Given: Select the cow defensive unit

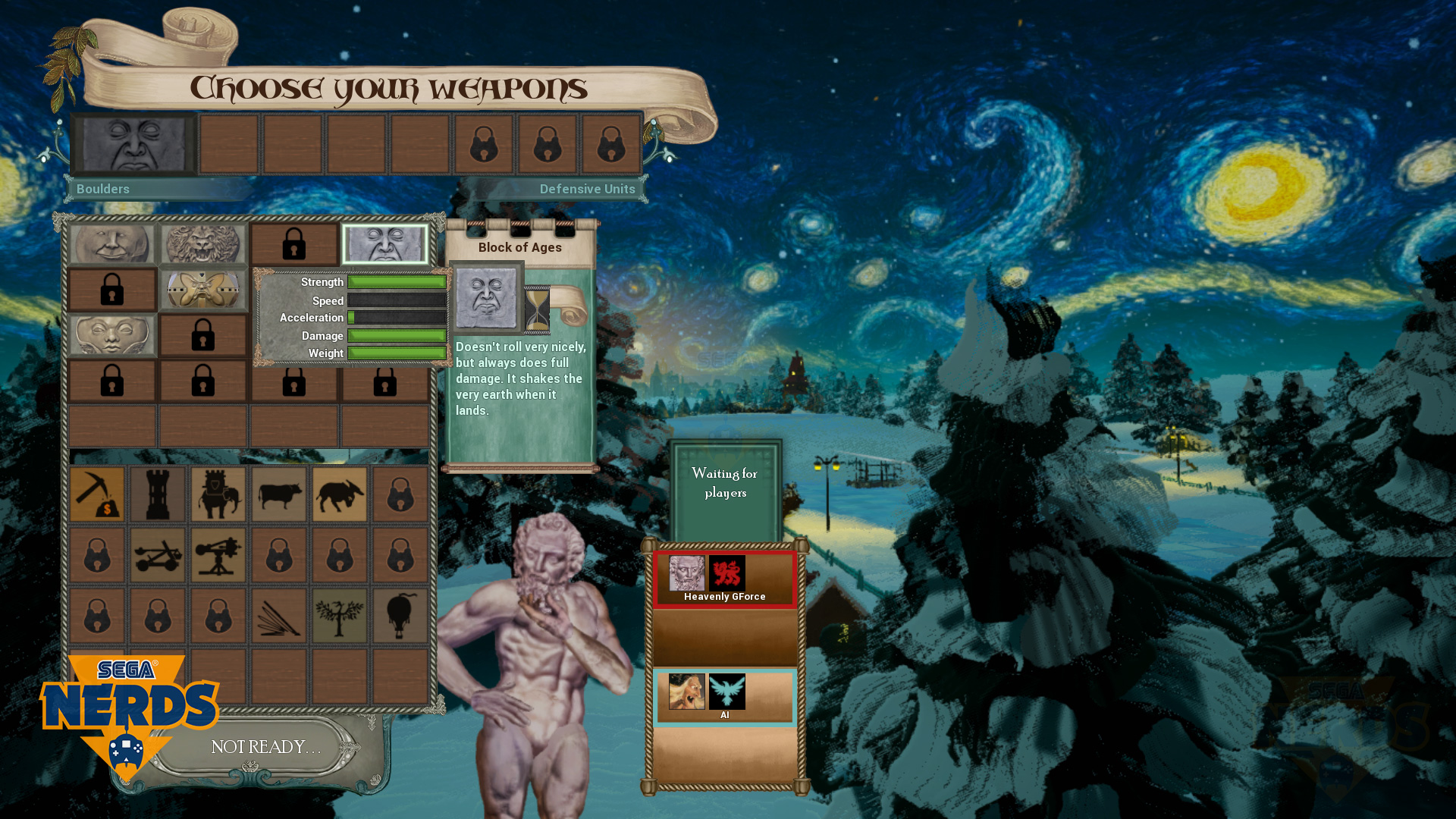Looking at the screenshot, I should click(279, 494).
